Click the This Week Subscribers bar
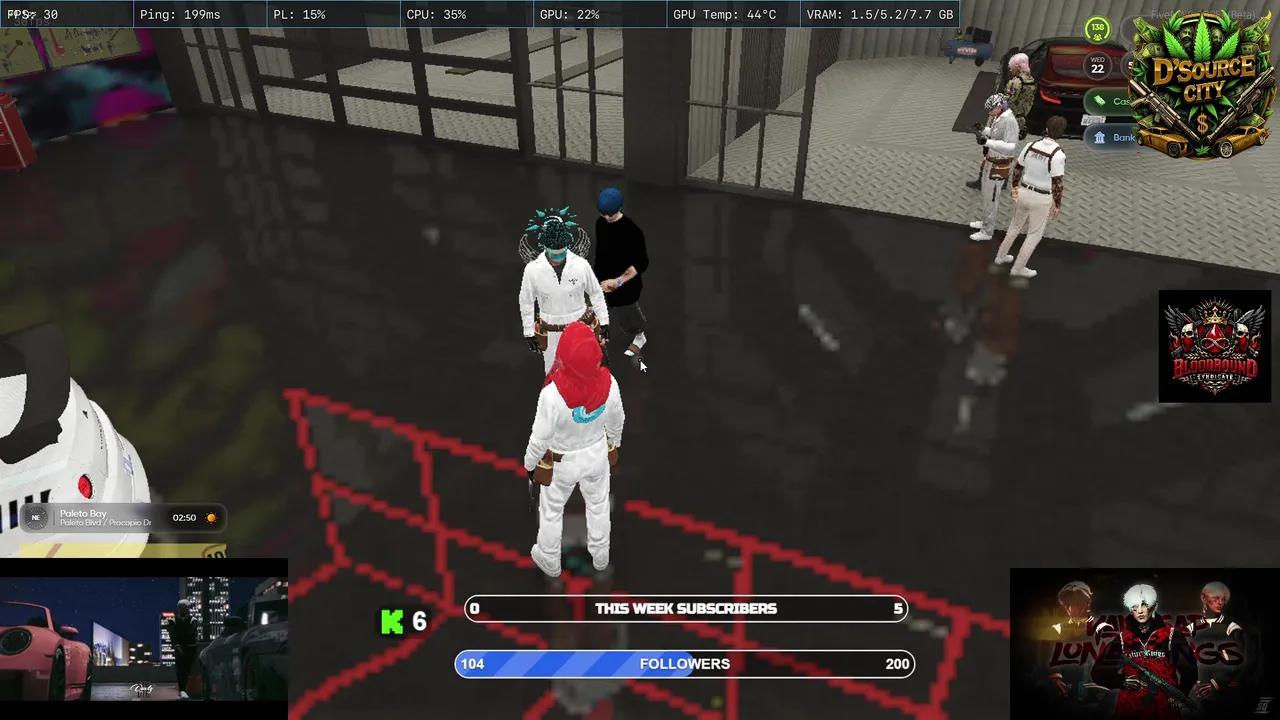The width and height of the screenshot is (1280, 720). (685, 608)
